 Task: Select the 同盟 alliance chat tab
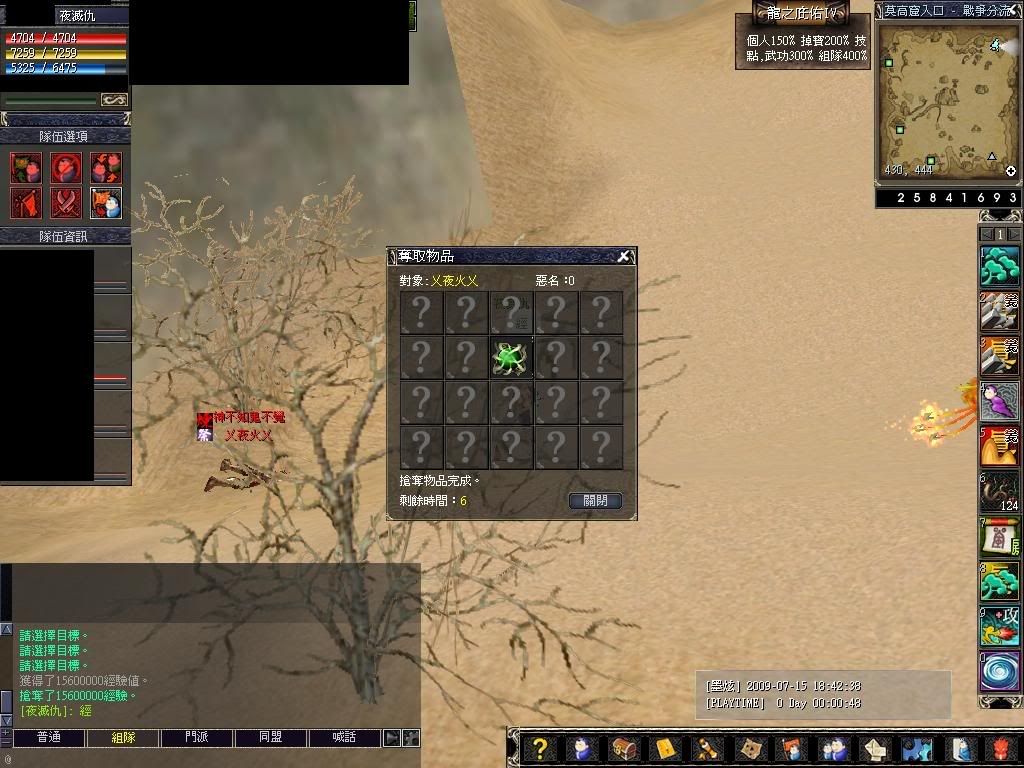point(271,738)
